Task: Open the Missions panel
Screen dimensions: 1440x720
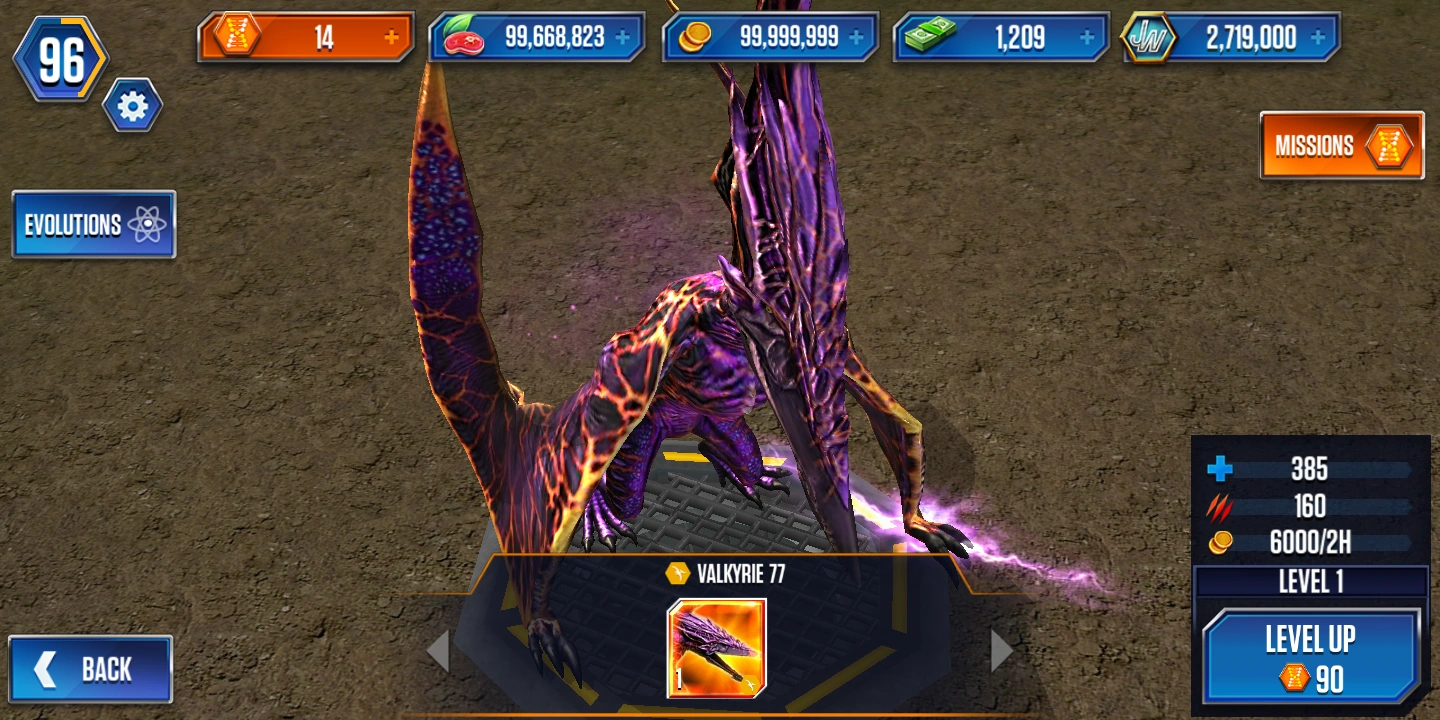Action: 1341,146
